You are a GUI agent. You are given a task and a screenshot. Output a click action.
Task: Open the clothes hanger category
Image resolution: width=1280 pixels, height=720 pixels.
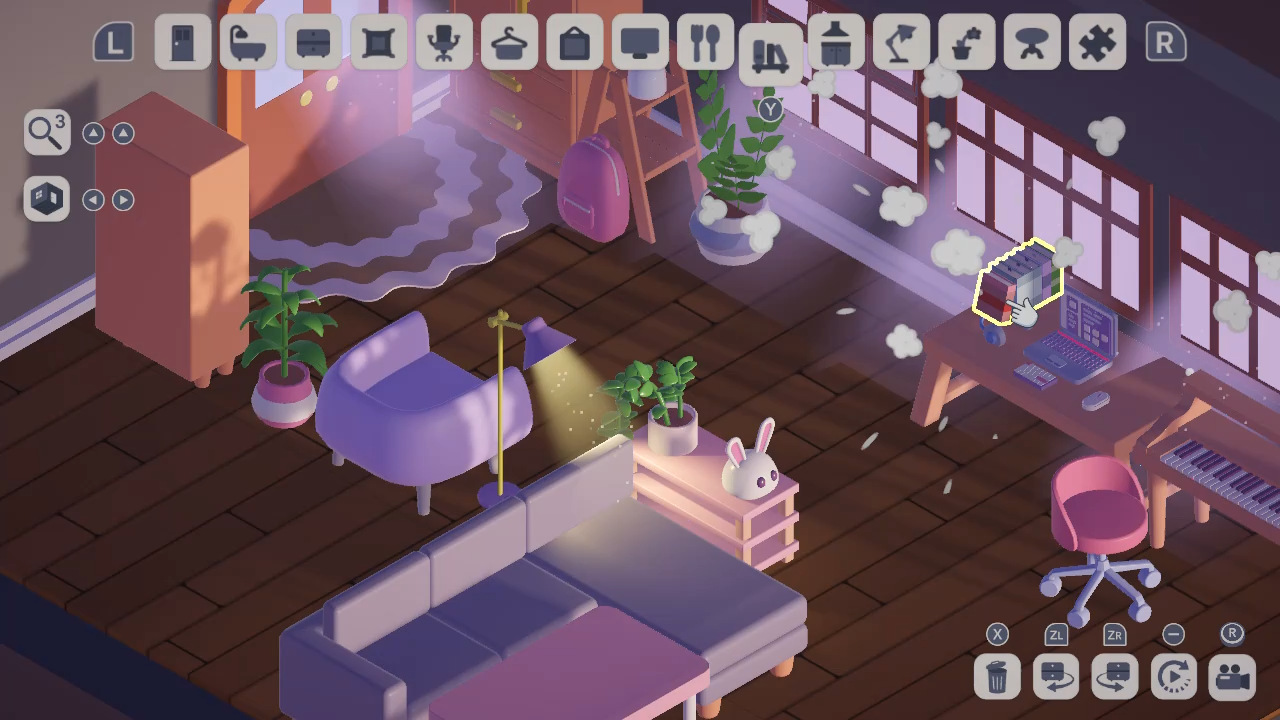coord(508,43)
